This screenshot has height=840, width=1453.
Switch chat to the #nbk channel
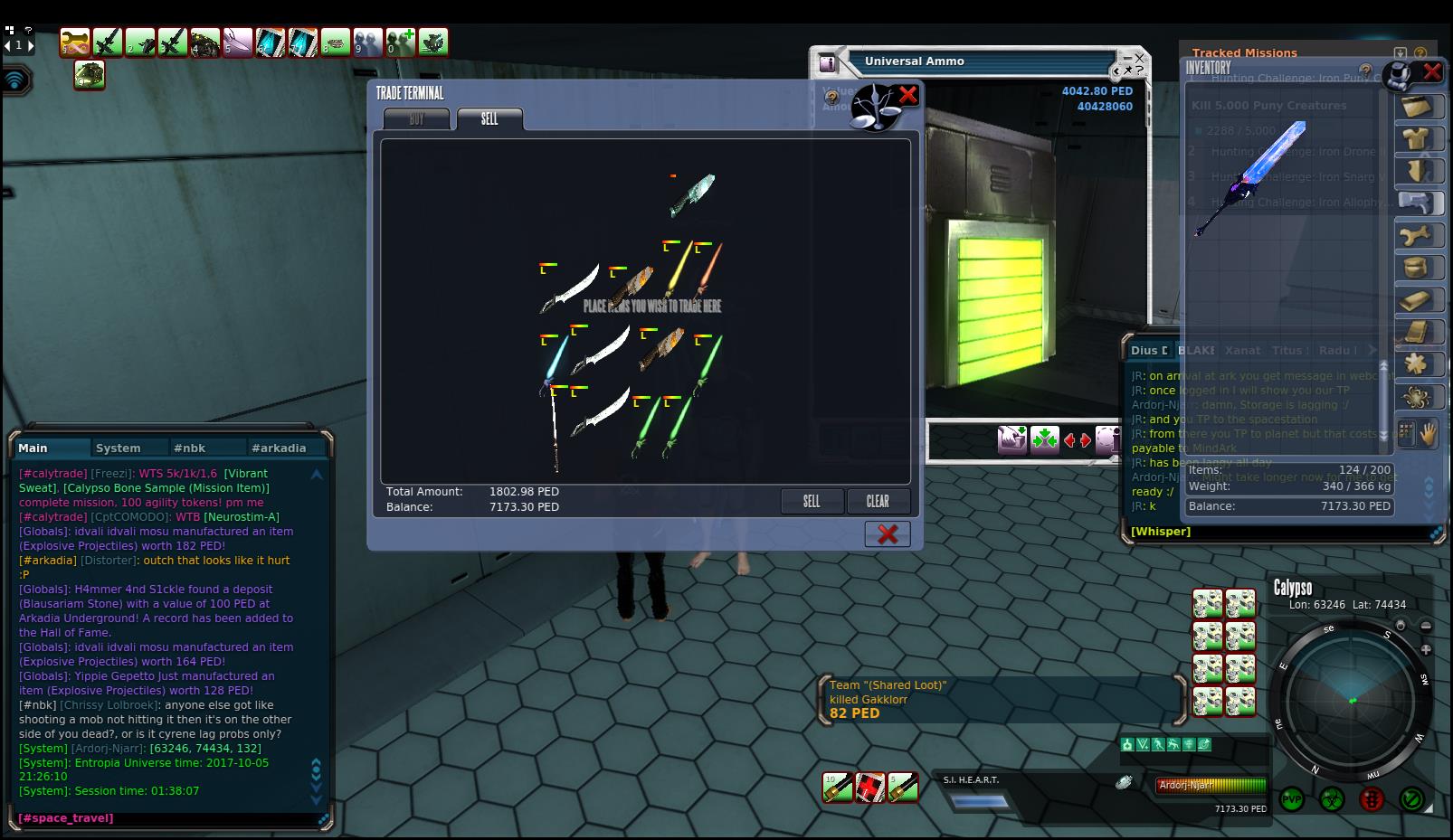coord(190,448)
